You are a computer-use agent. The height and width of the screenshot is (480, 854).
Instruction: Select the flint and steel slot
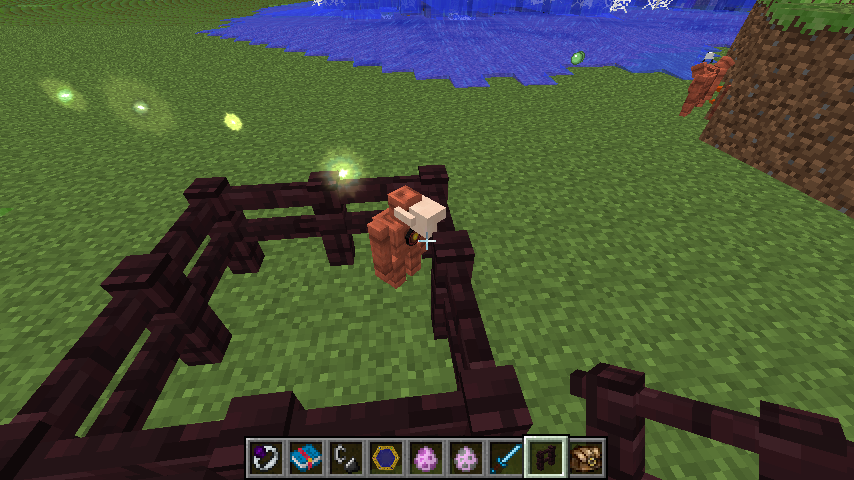click(346, 457)
